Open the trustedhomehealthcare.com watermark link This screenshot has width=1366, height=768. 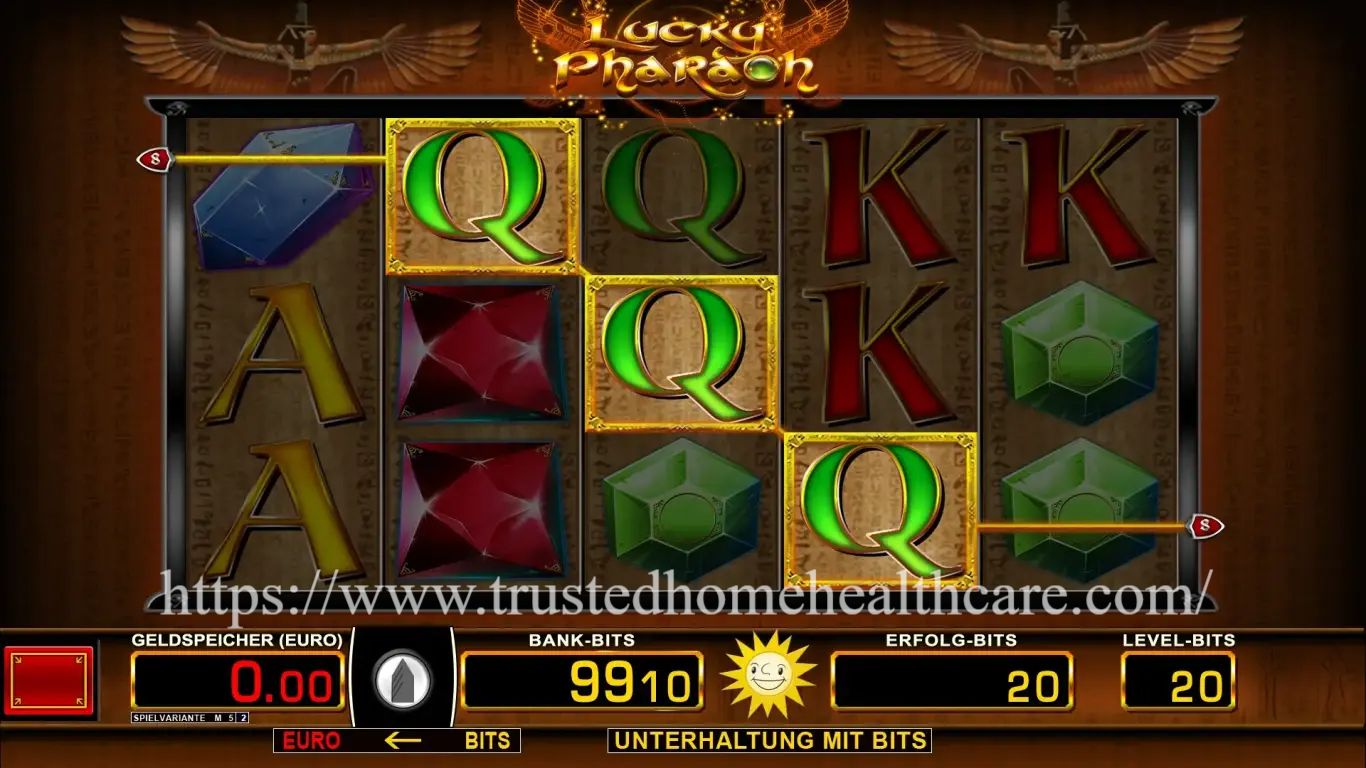click(683, 598)
